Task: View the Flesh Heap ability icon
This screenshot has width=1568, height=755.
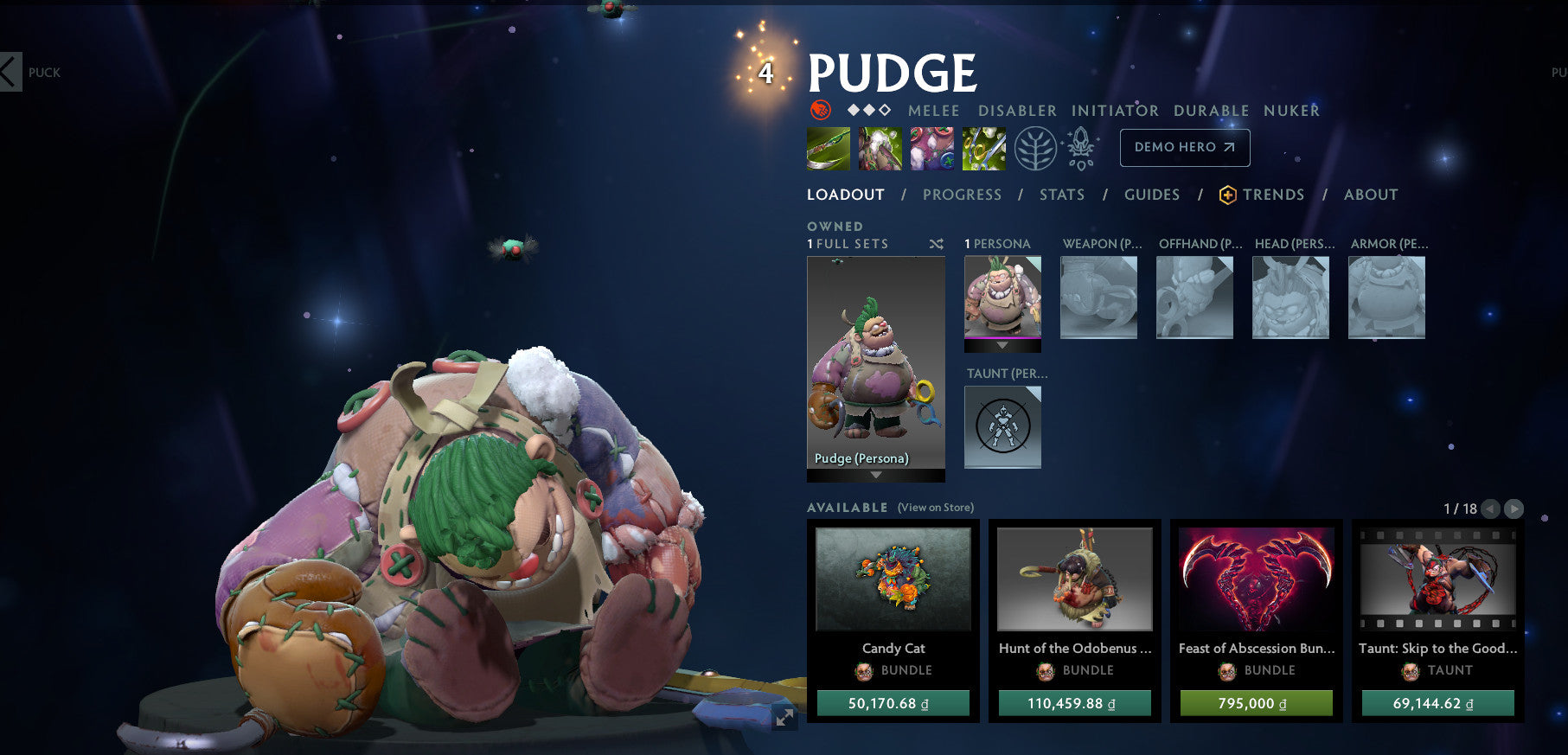Action: (x=931, y=147)
